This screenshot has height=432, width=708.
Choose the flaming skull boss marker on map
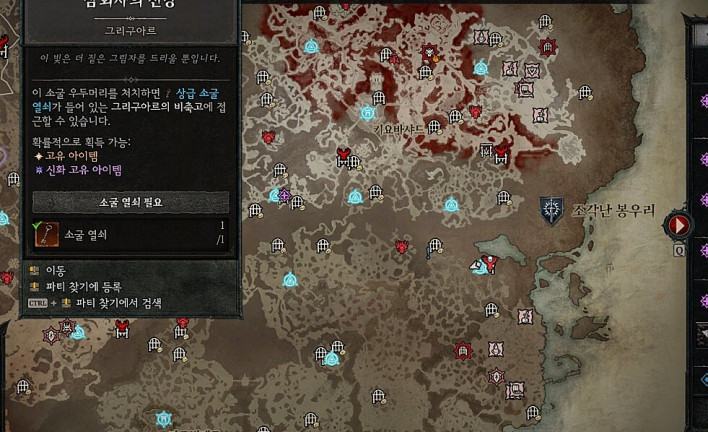[x=430, y=52]
